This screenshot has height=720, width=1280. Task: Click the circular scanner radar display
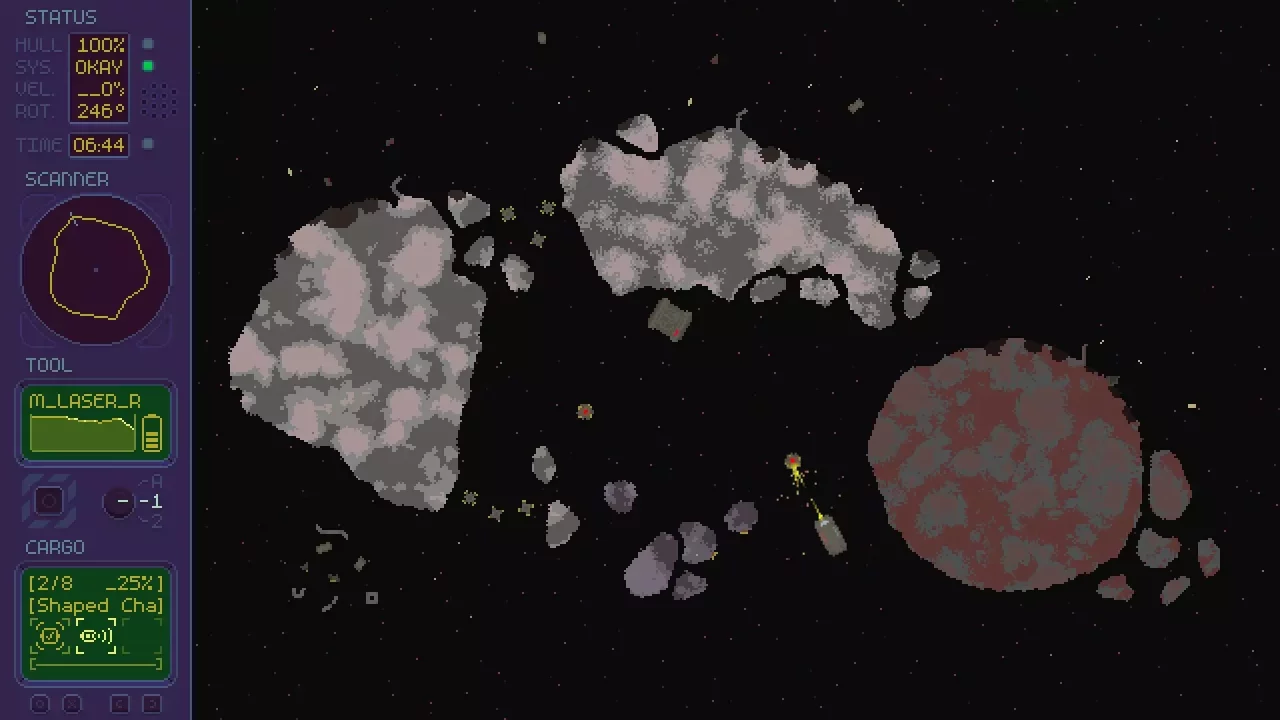[95, 270]
